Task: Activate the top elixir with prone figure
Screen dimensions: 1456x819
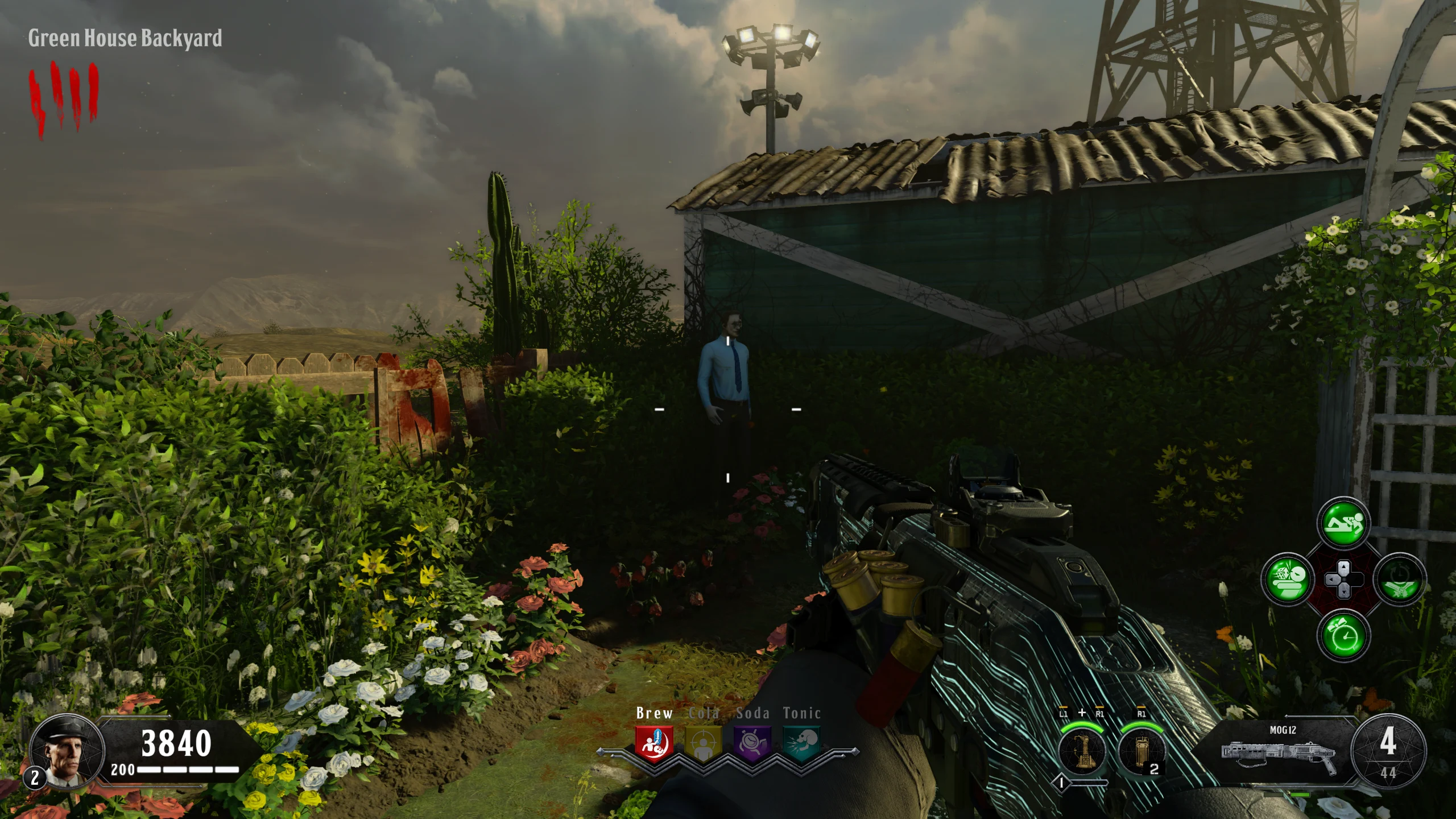Action: 1343,523
